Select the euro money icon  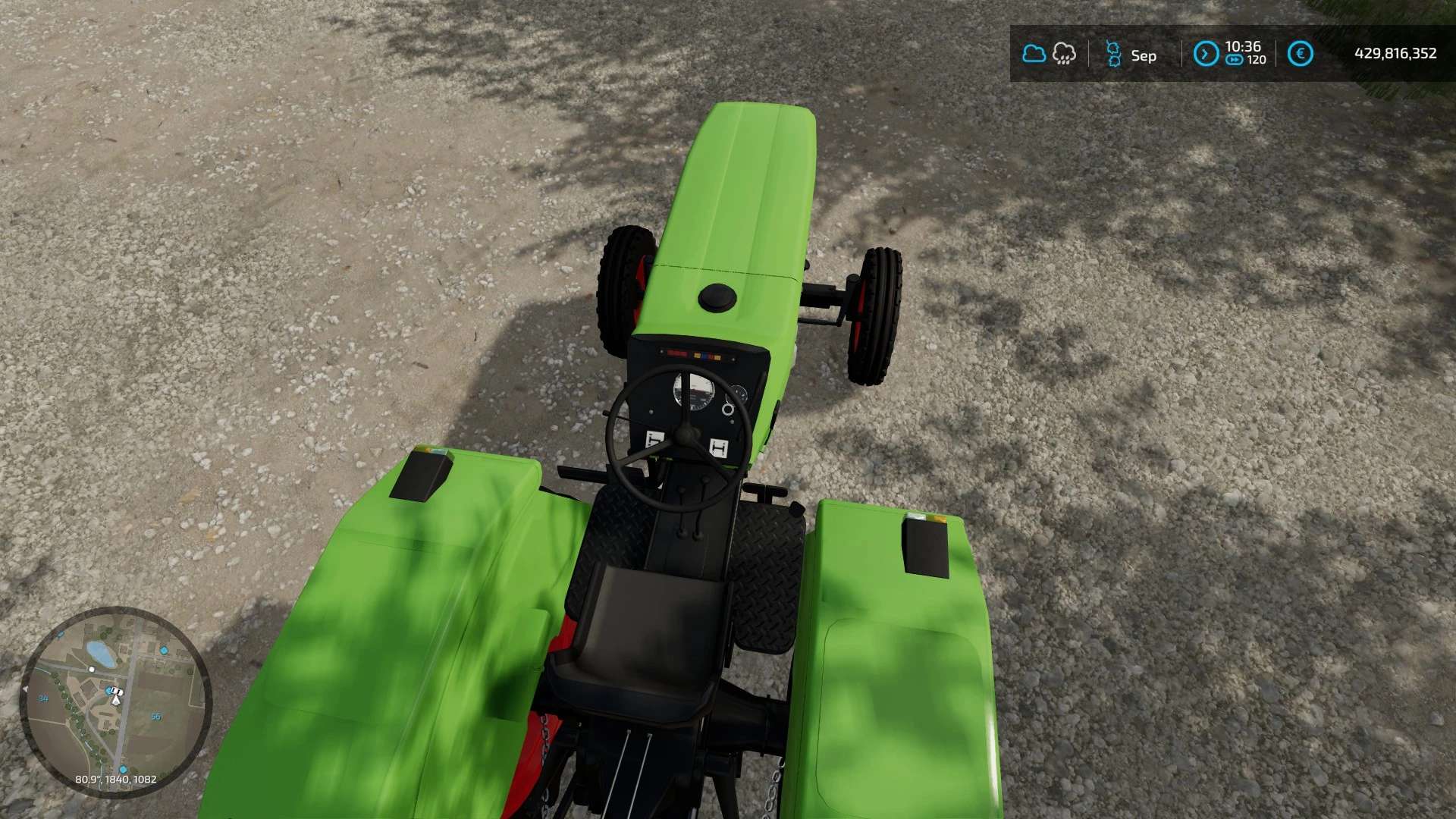pyautogui.click(x=1300, y=54)
